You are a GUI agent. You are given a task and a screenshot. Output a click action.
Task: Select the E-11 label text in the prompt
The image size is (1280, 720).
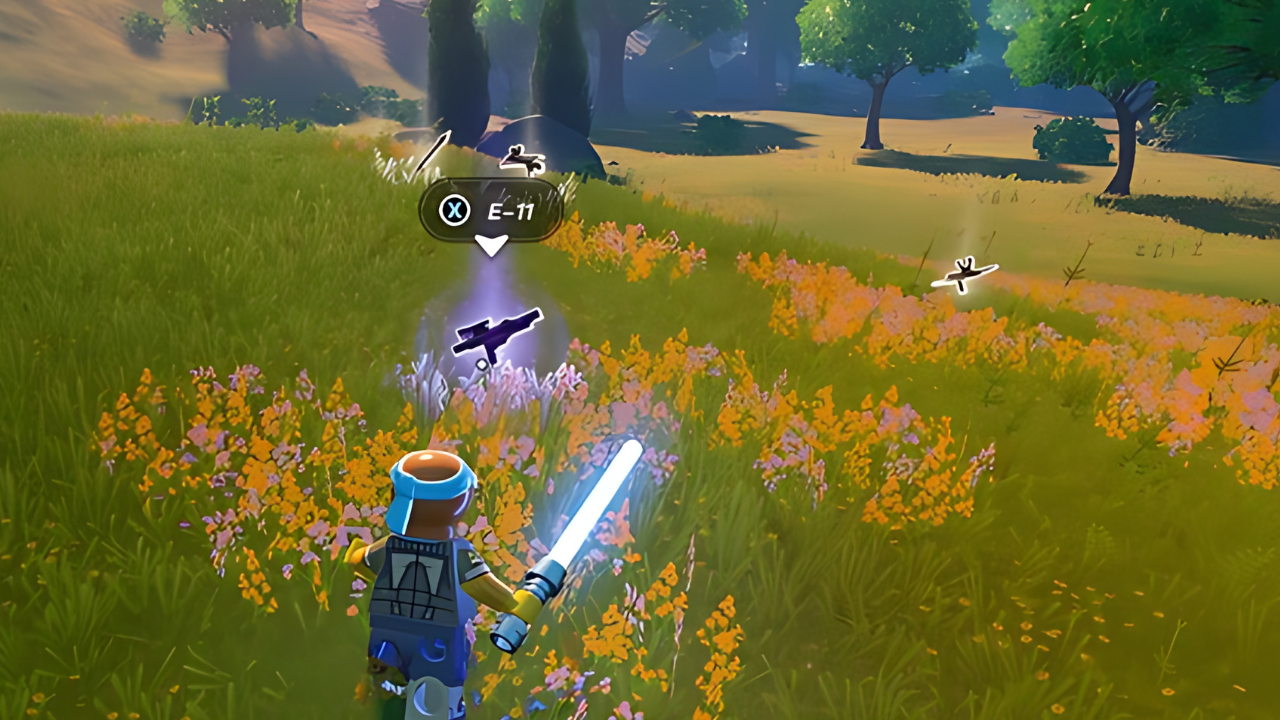click(510, 213)
